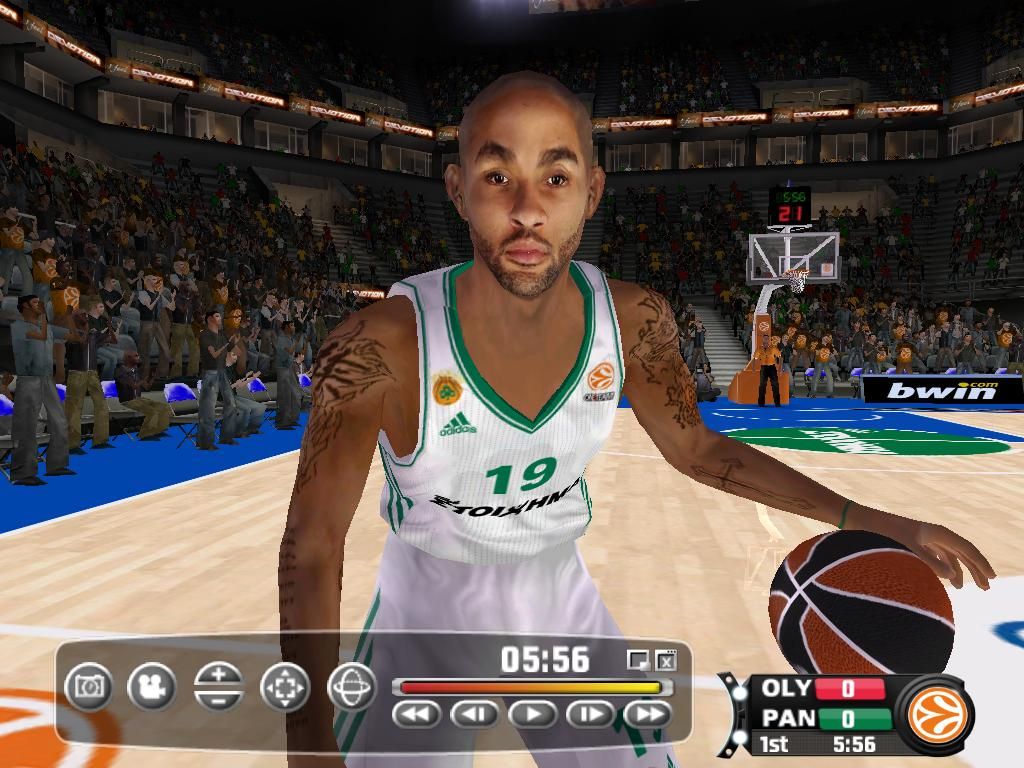Activate the camera rotate orbit control

[351, 687]
